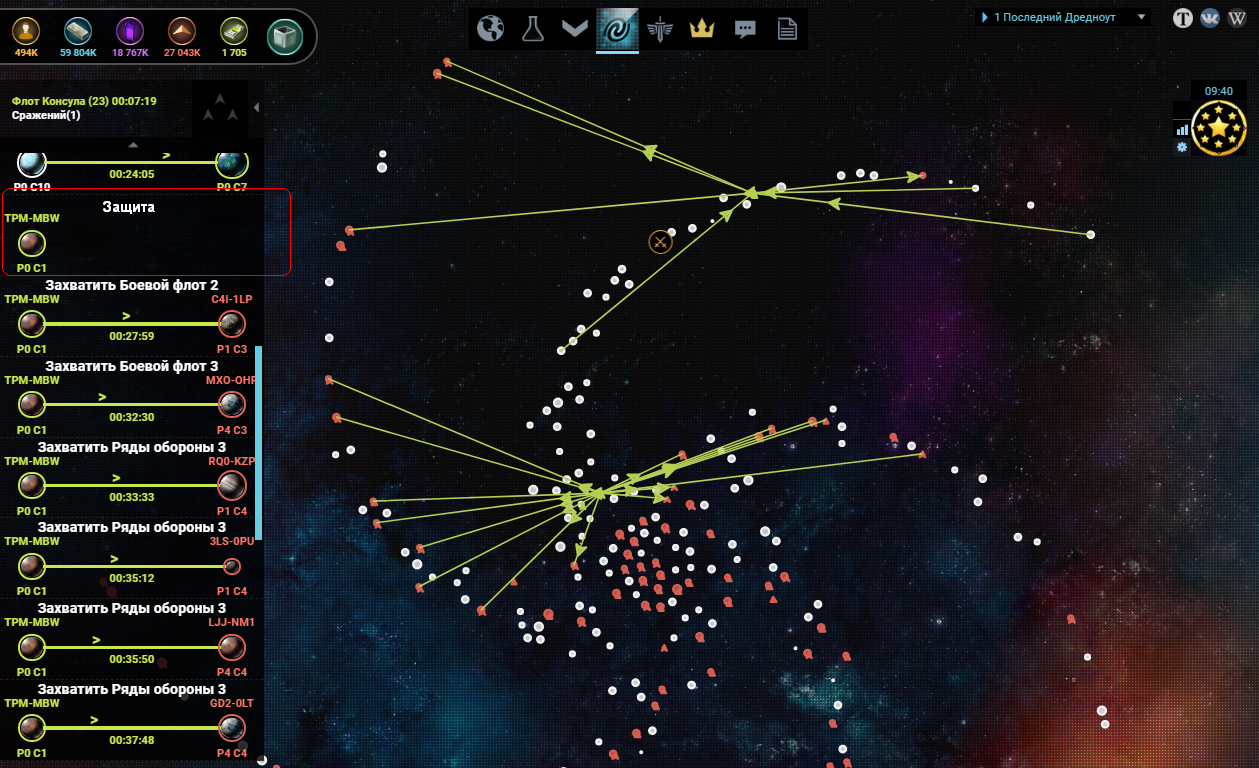Open the research flask menu
The image size is (1259, 768).
point(532,29)
